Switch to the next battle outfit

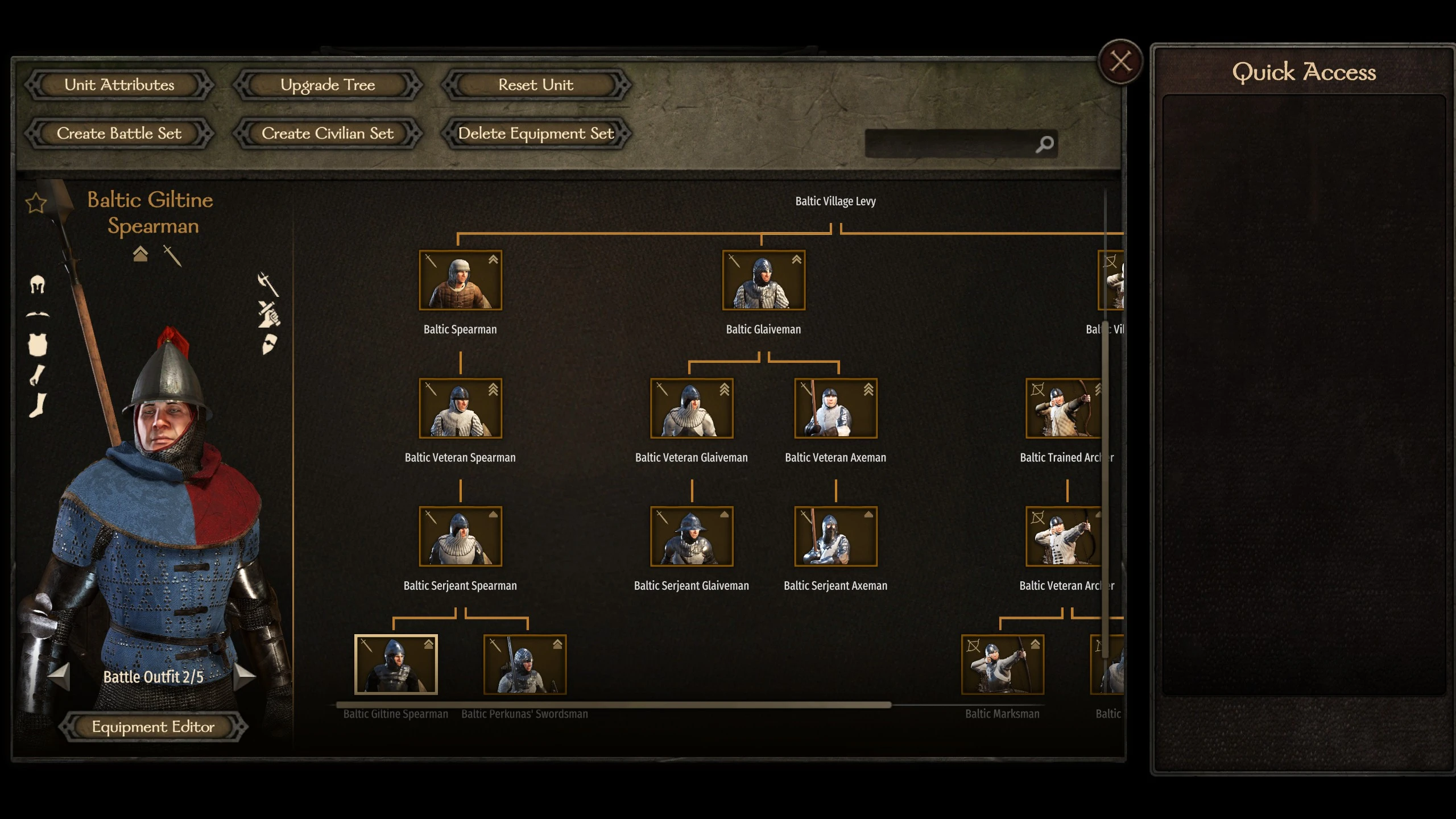[245, 676]
